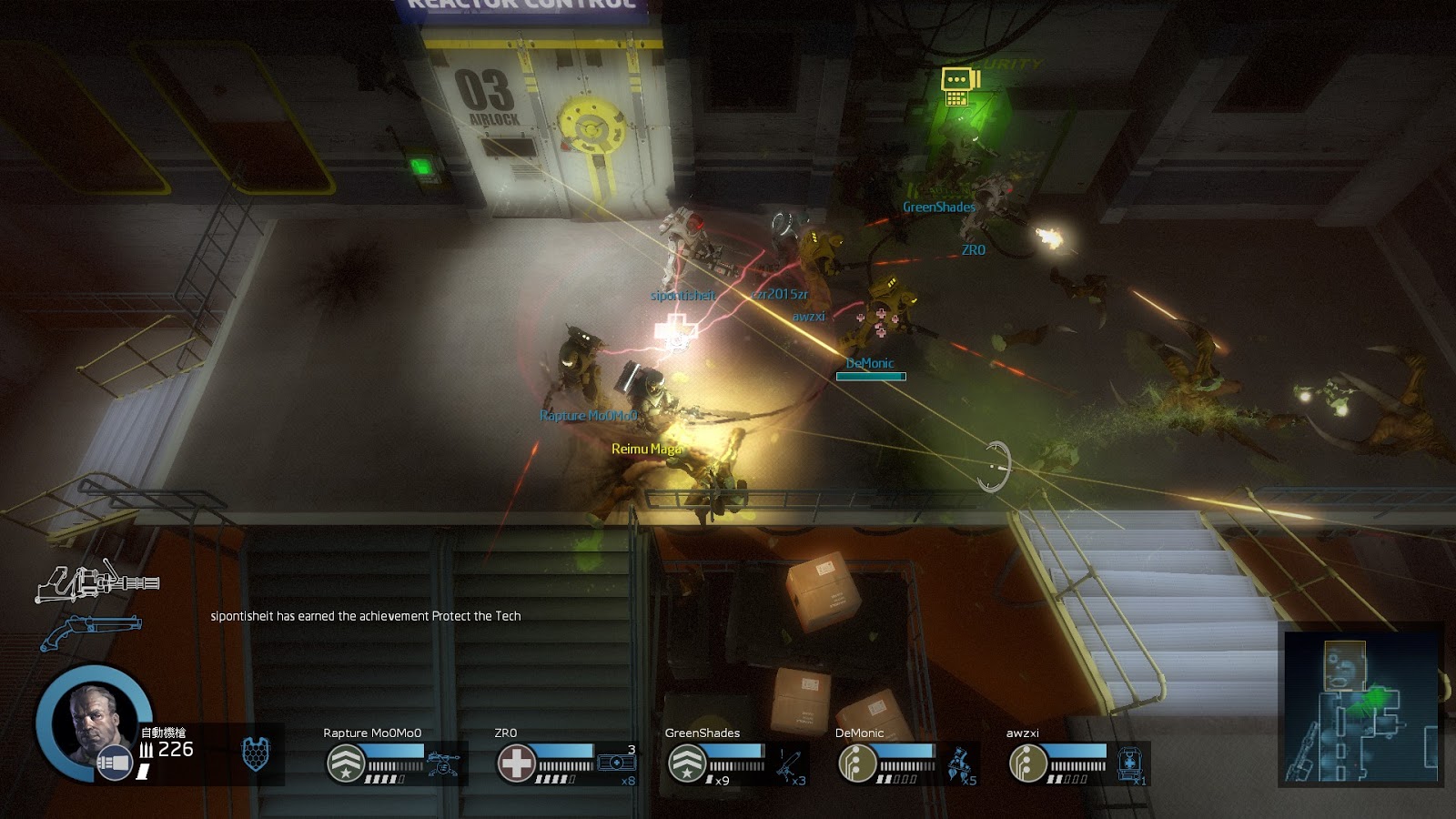Click the health cross marker above sipontisheit

pos(675,328)
